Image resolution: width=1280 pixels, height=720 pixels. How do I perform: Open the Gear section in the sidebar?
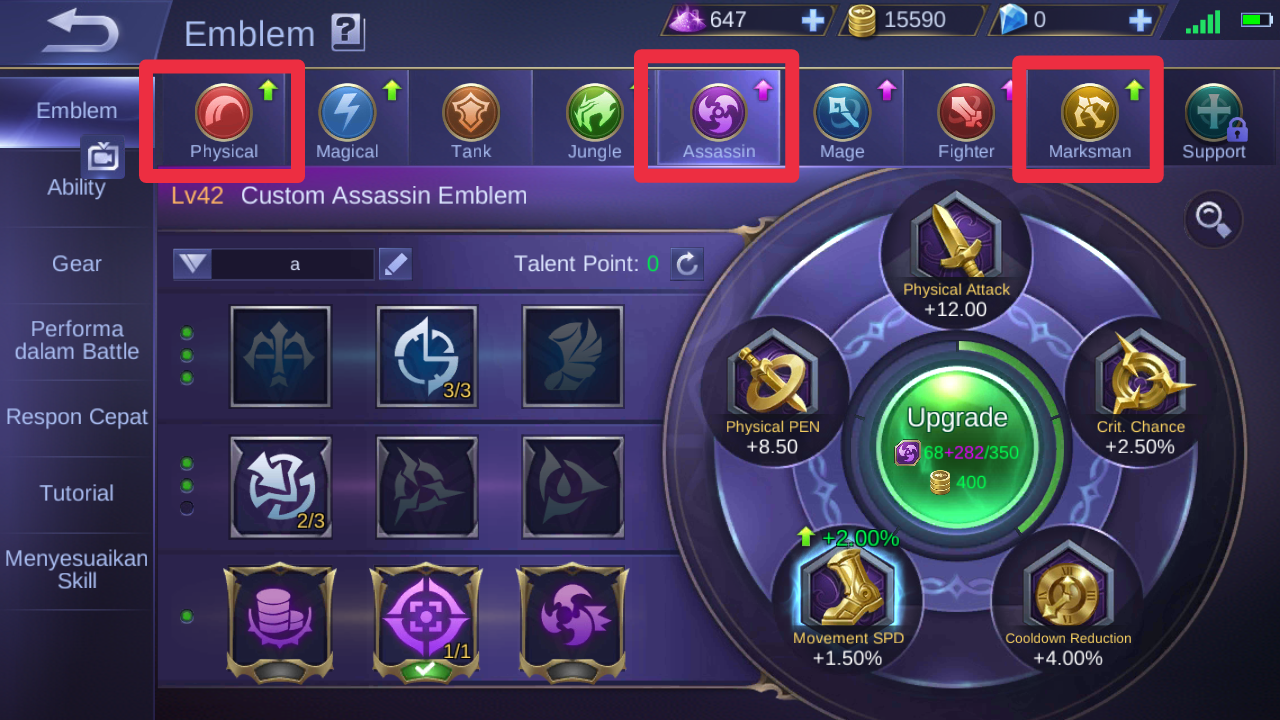tap(76, 264)
